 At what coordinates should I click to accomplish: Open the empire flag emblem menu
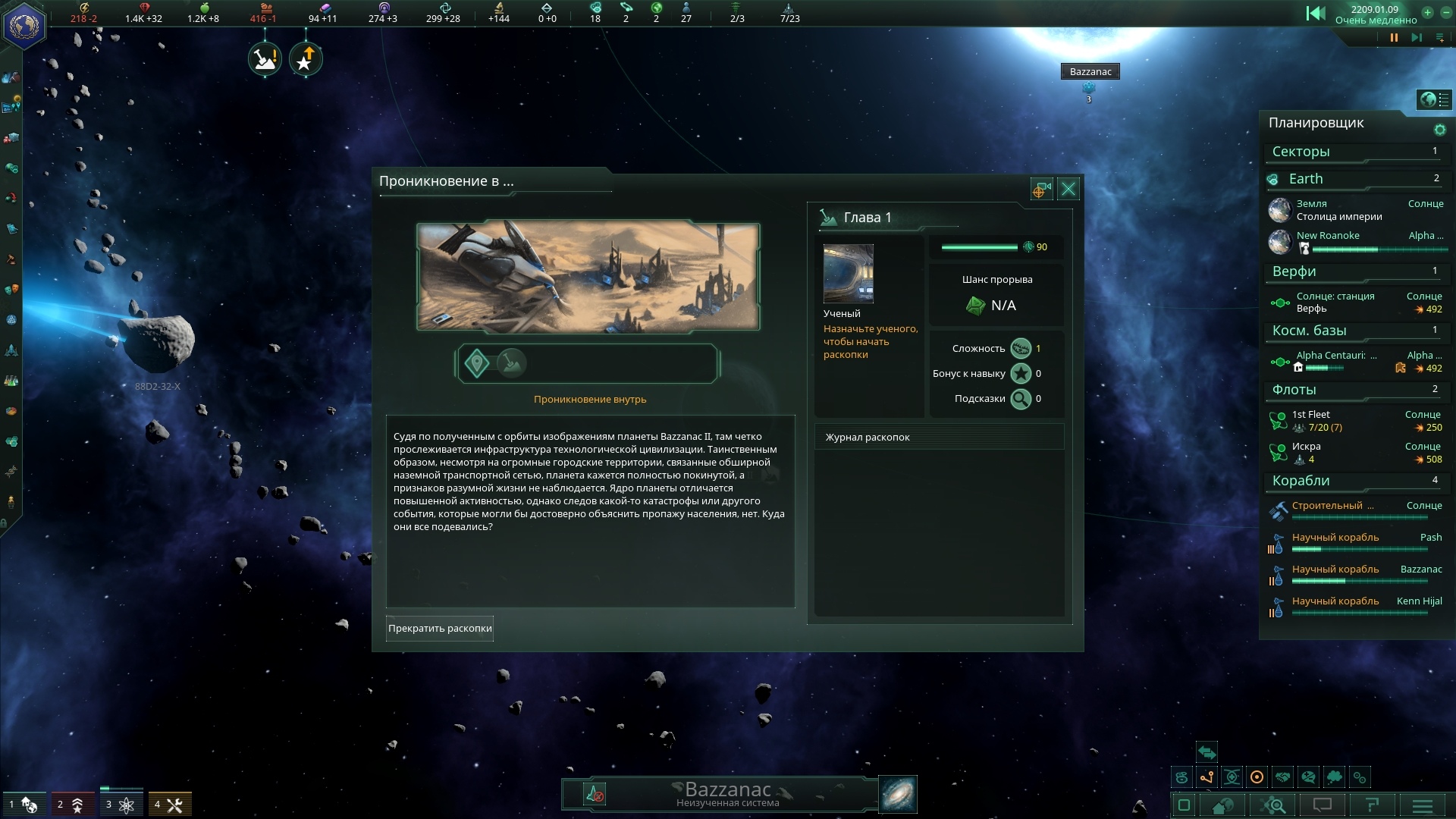[24, 26]
